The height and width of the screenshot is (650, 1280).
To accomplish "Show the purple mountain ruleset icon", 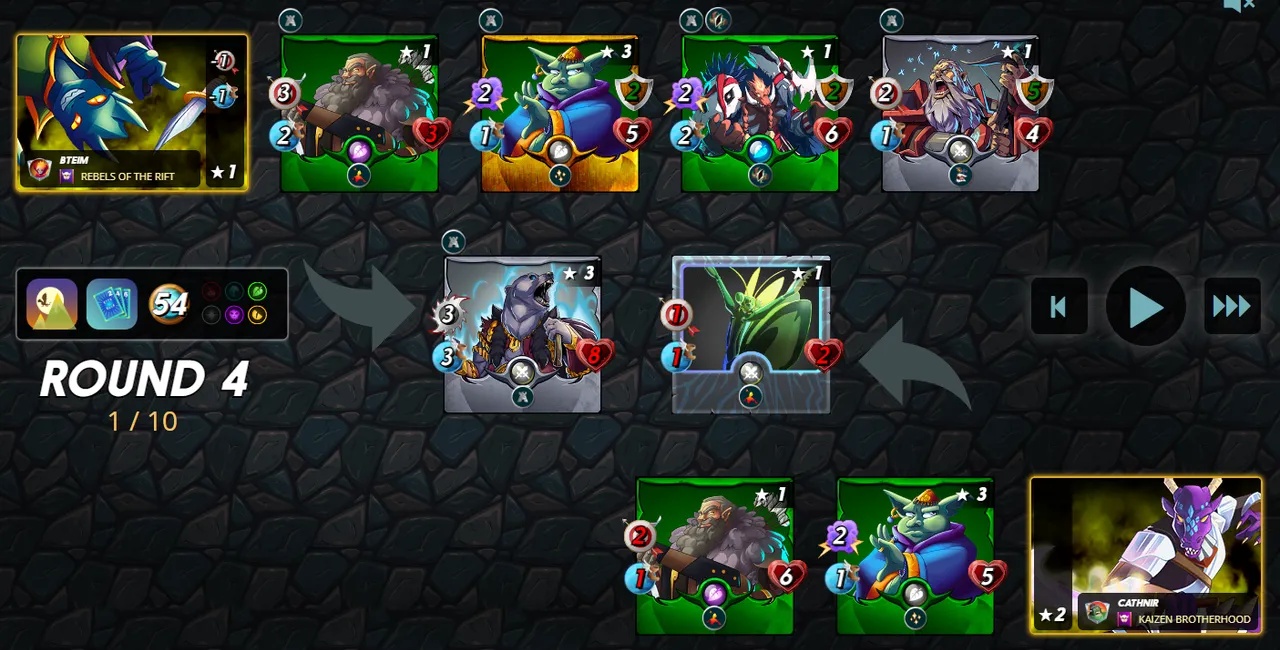I will pos(52,304).
